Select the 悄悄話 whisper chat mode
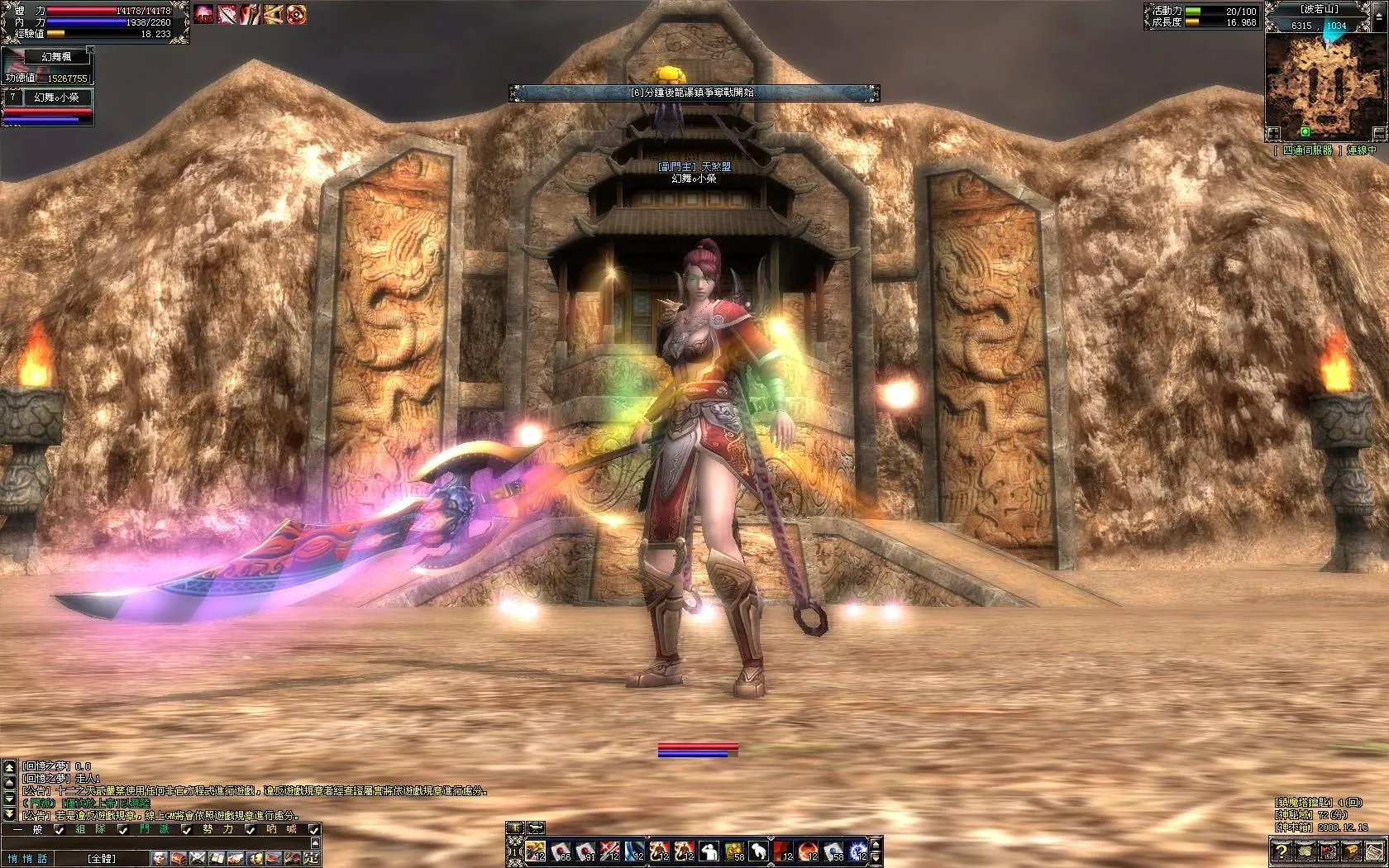Screen dimensions: 1389x868 tap(28, 859)
